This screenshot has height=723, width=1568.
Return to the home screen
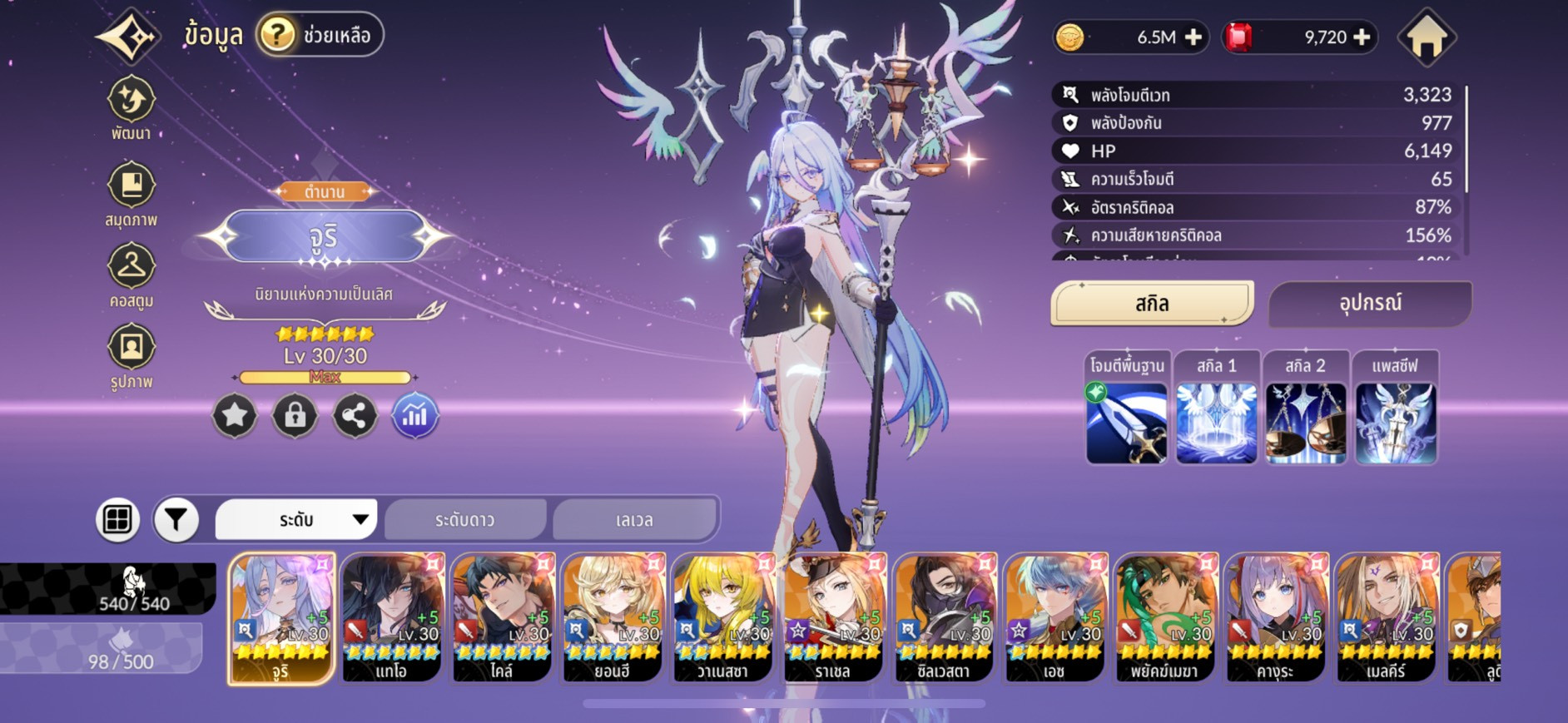(1427, 38)
